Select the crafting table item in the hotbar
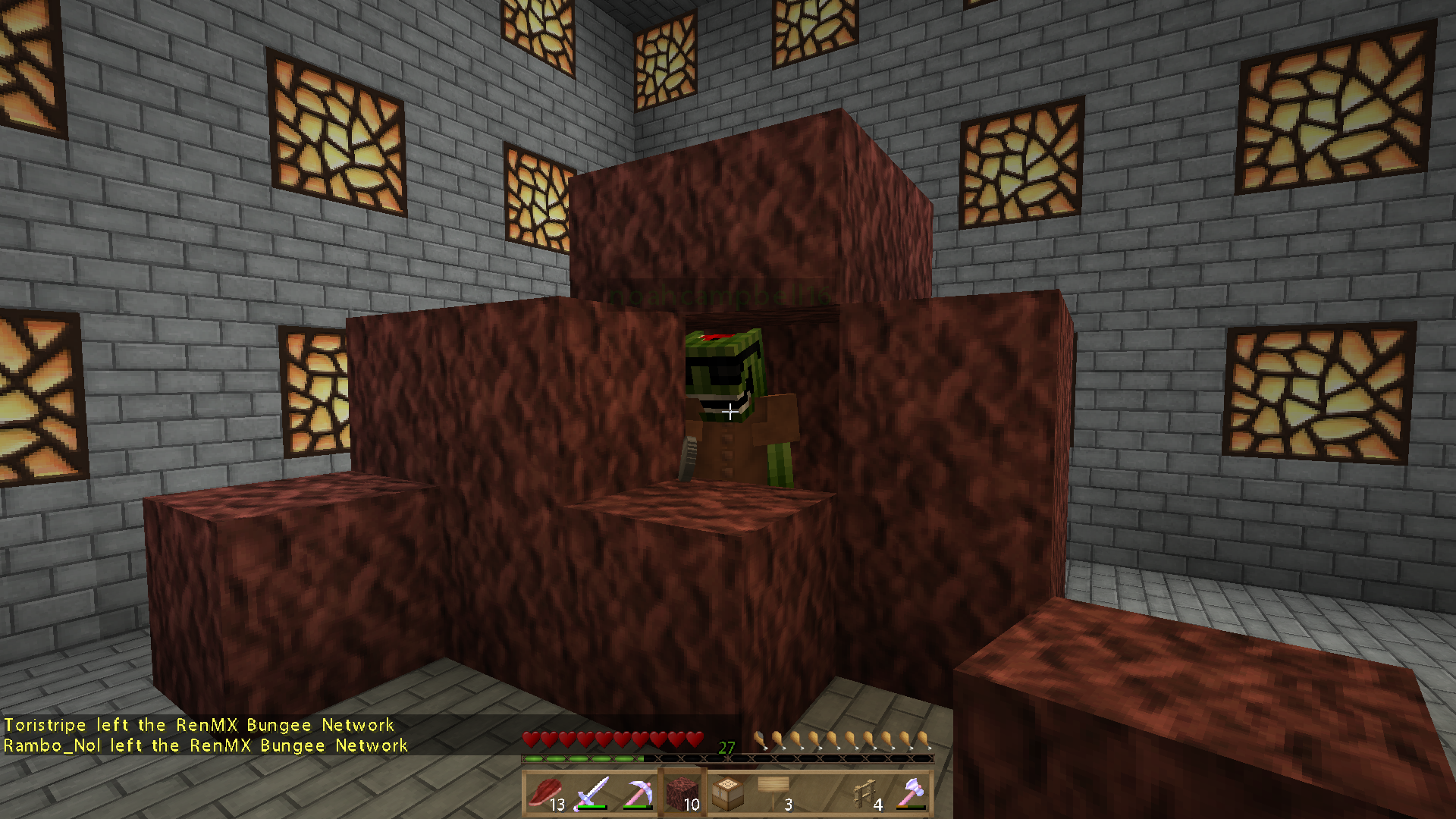 coord(726,792)
